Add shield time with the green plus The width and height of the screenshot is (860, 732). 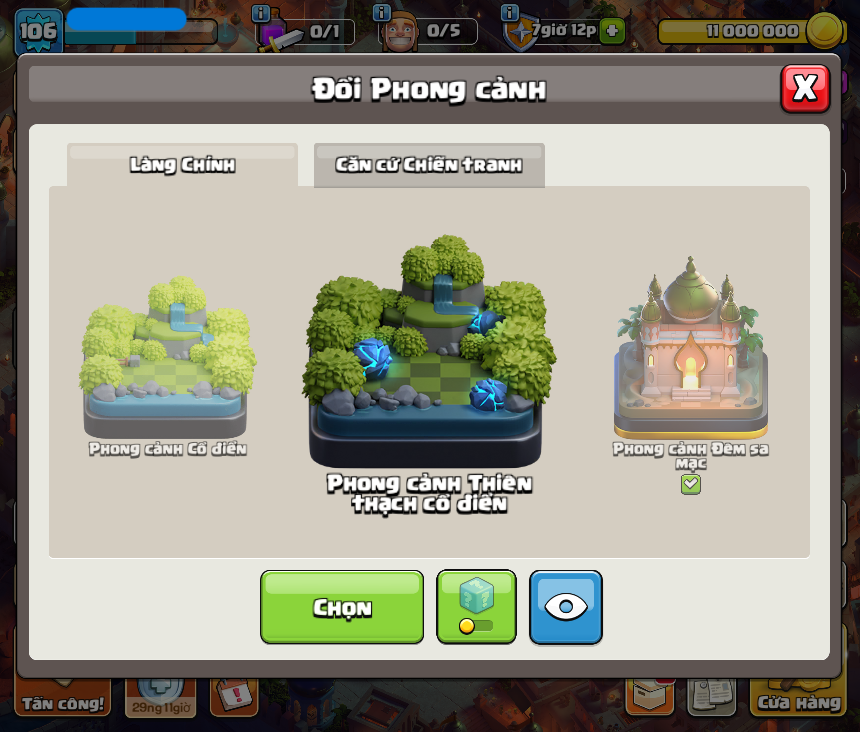(612, 30)
